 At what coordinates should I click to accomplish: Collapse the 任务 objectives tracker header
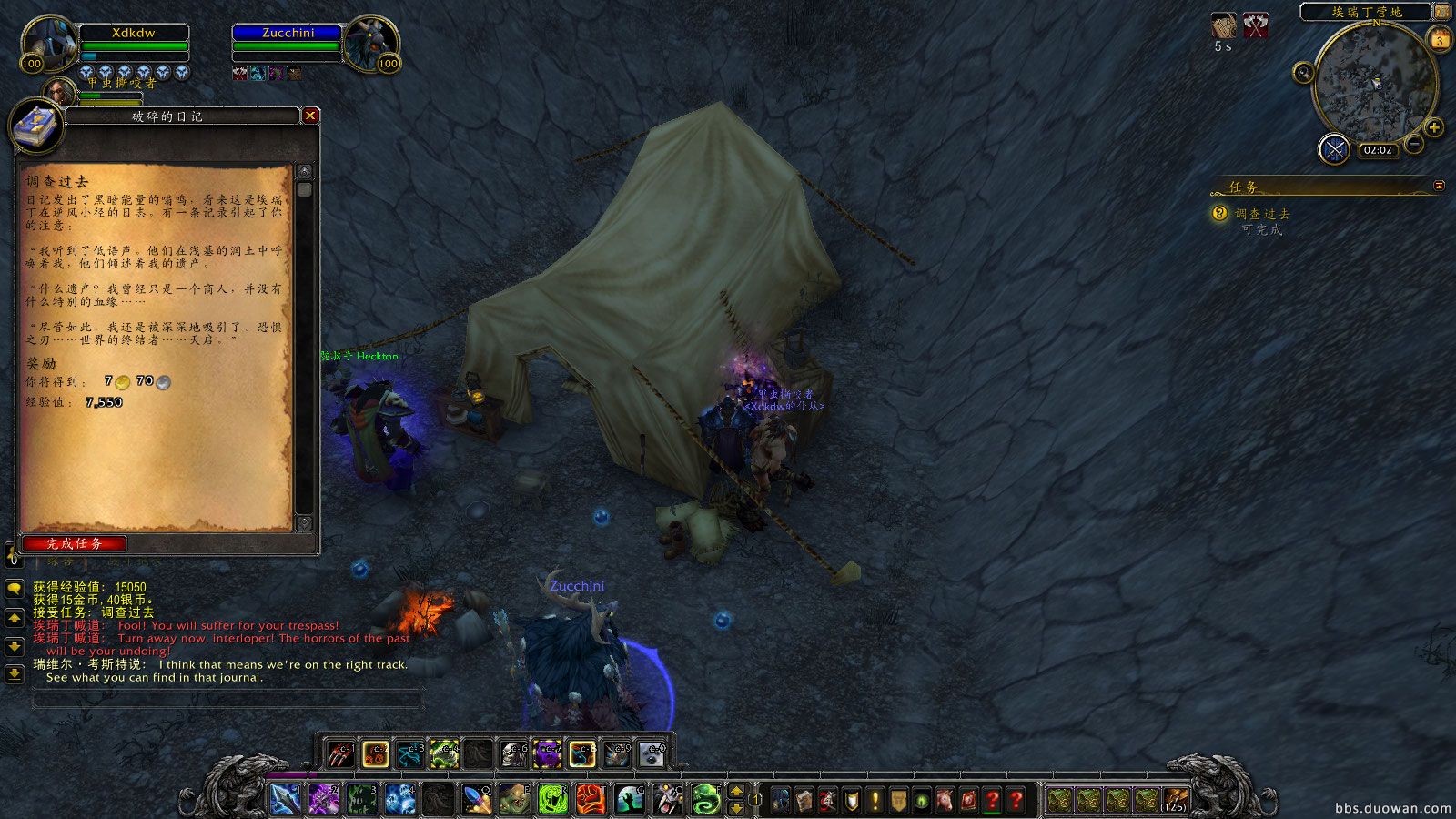[x=1439, y=187]
